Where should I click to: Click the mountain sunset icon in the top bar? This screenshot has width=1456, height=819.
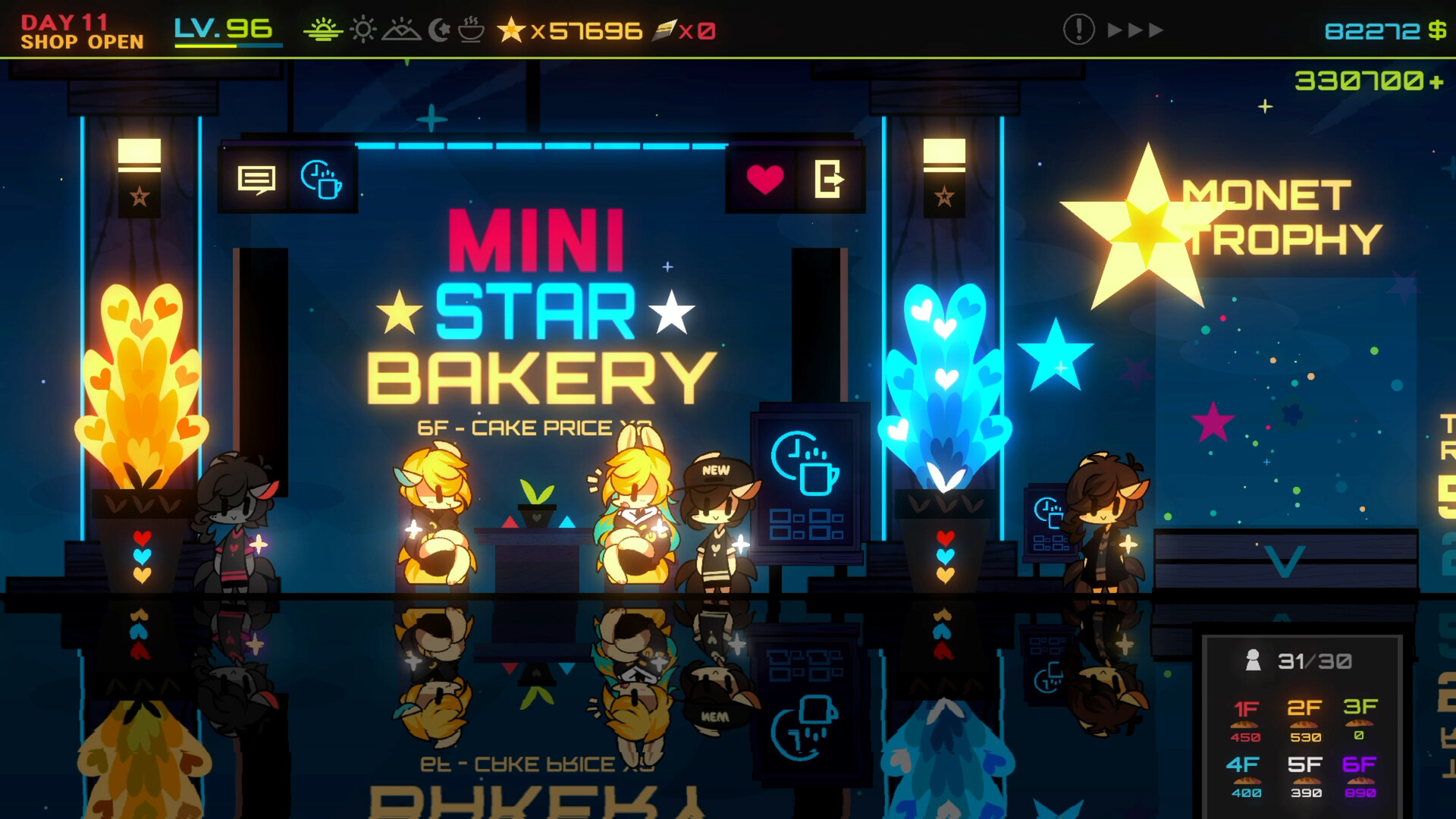point(401,30)
